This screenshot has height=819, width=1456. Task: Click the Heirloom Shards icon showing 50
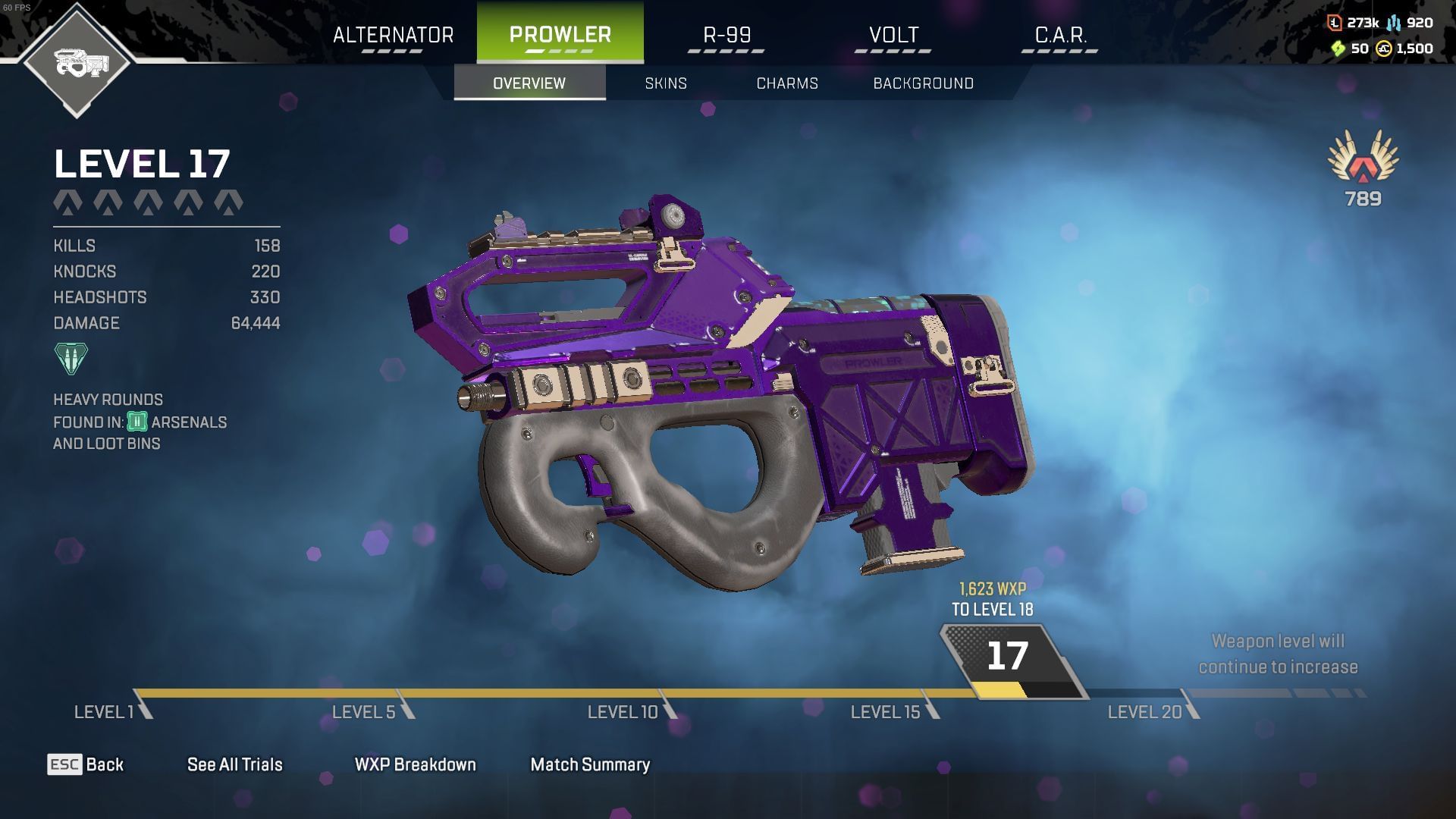[1339, 48]
